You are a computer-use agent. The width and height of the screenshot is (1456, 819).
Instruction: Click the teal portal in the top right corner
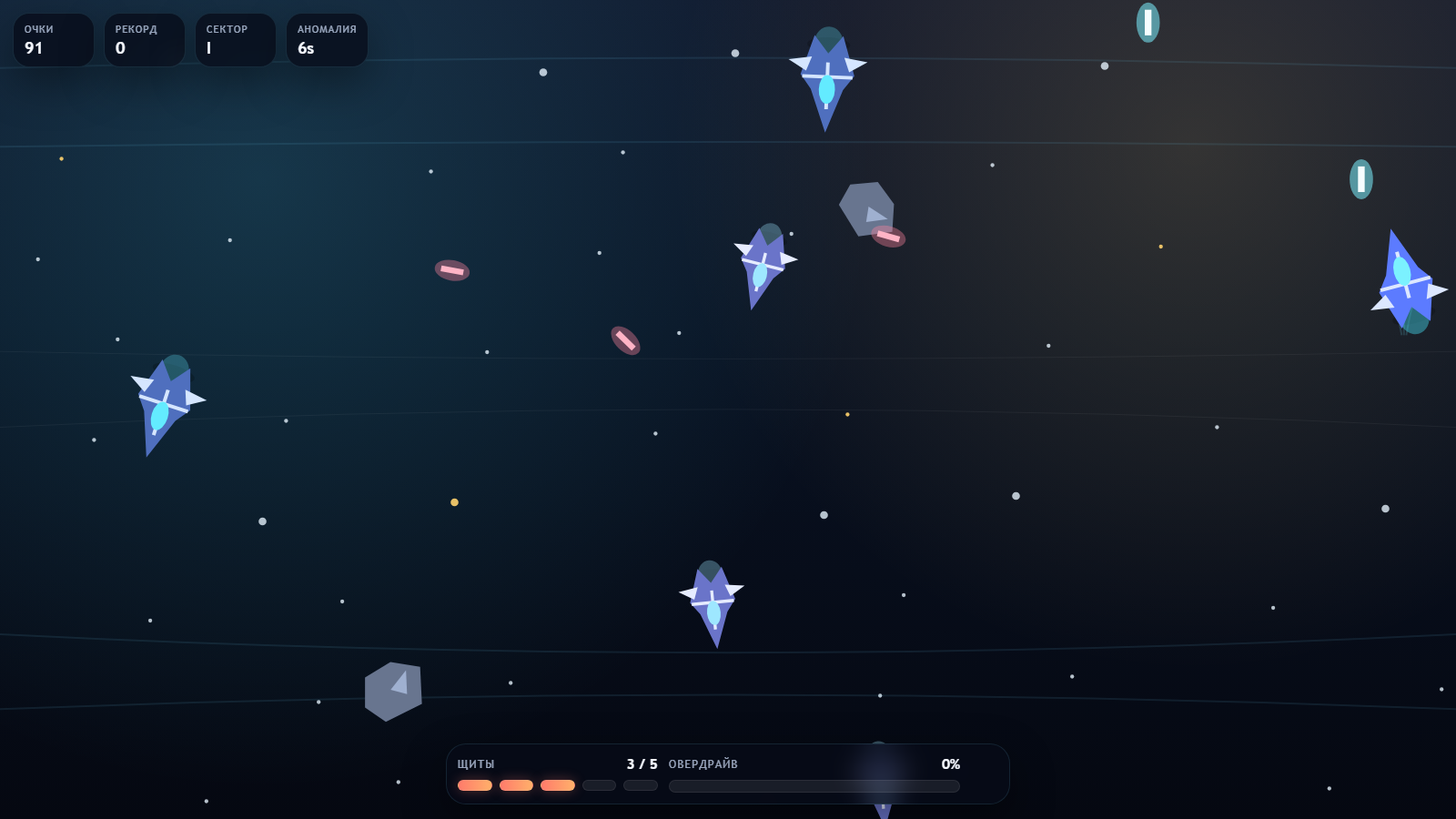(x=1148, y=24)
